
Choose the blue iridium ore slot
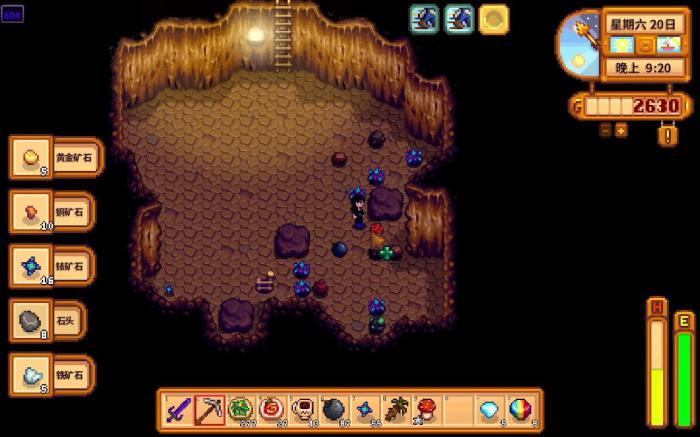pyautogui.click(x=364, y=409)
